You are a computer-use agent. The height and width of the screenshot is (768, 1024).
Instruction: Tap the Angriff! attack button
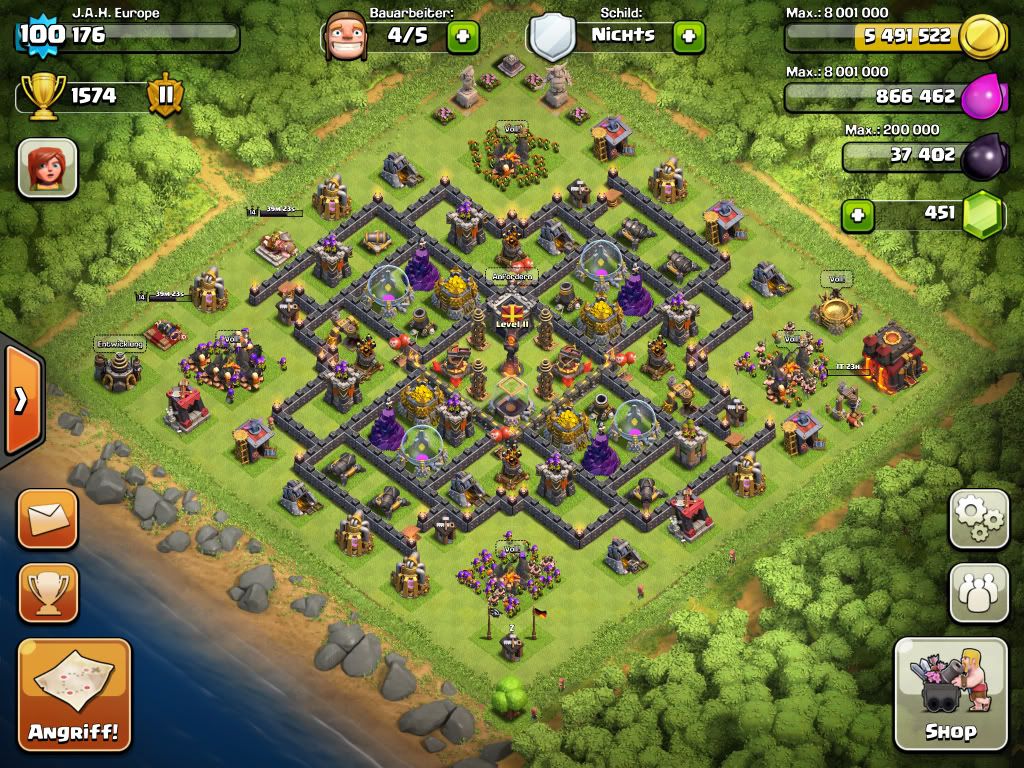pos(74,694)
